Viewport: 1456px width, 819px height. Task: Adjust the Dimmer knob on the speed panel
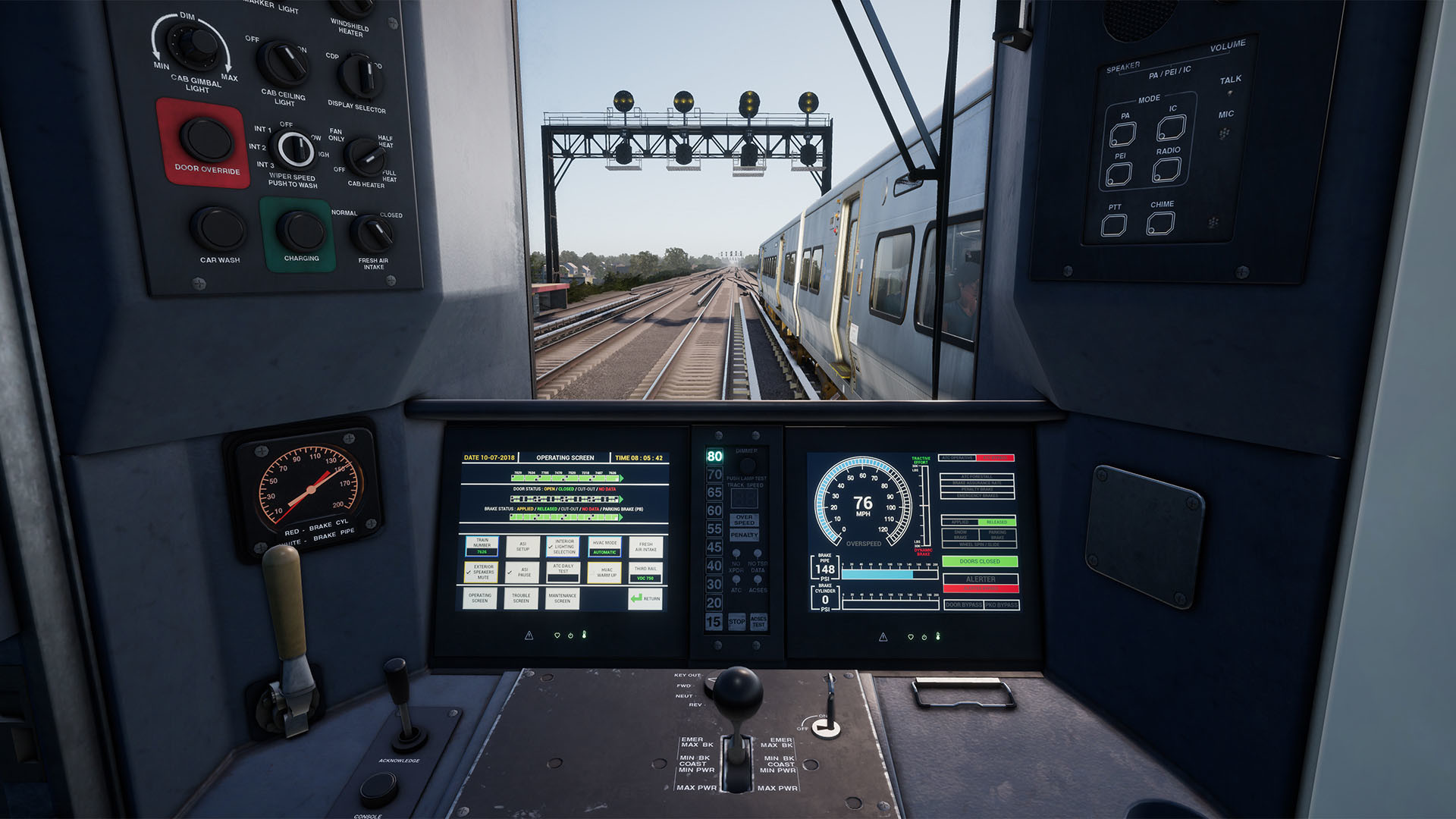point(747,465)
